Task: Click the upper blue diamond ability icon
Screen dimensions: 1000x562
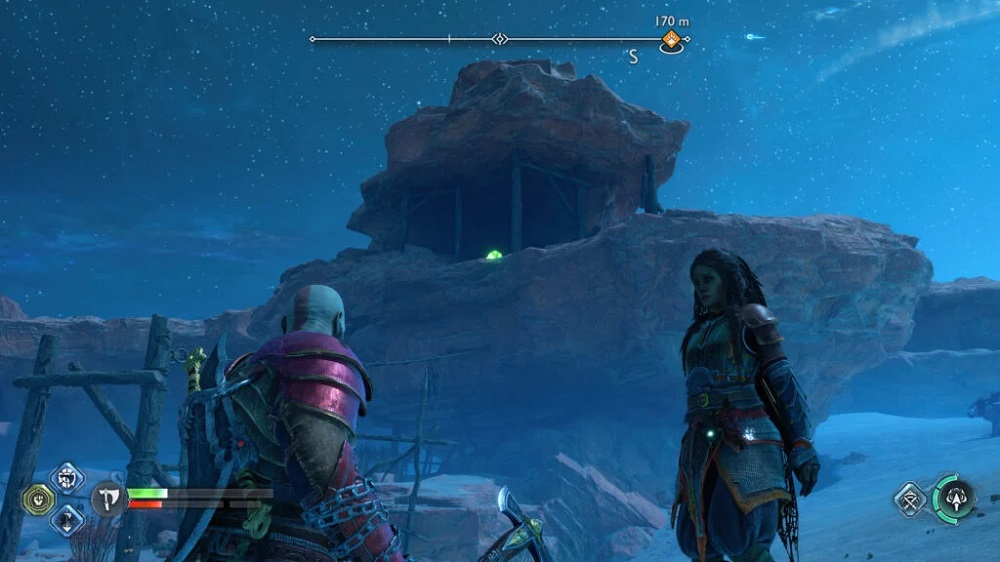Action: (x=67, y=478)
